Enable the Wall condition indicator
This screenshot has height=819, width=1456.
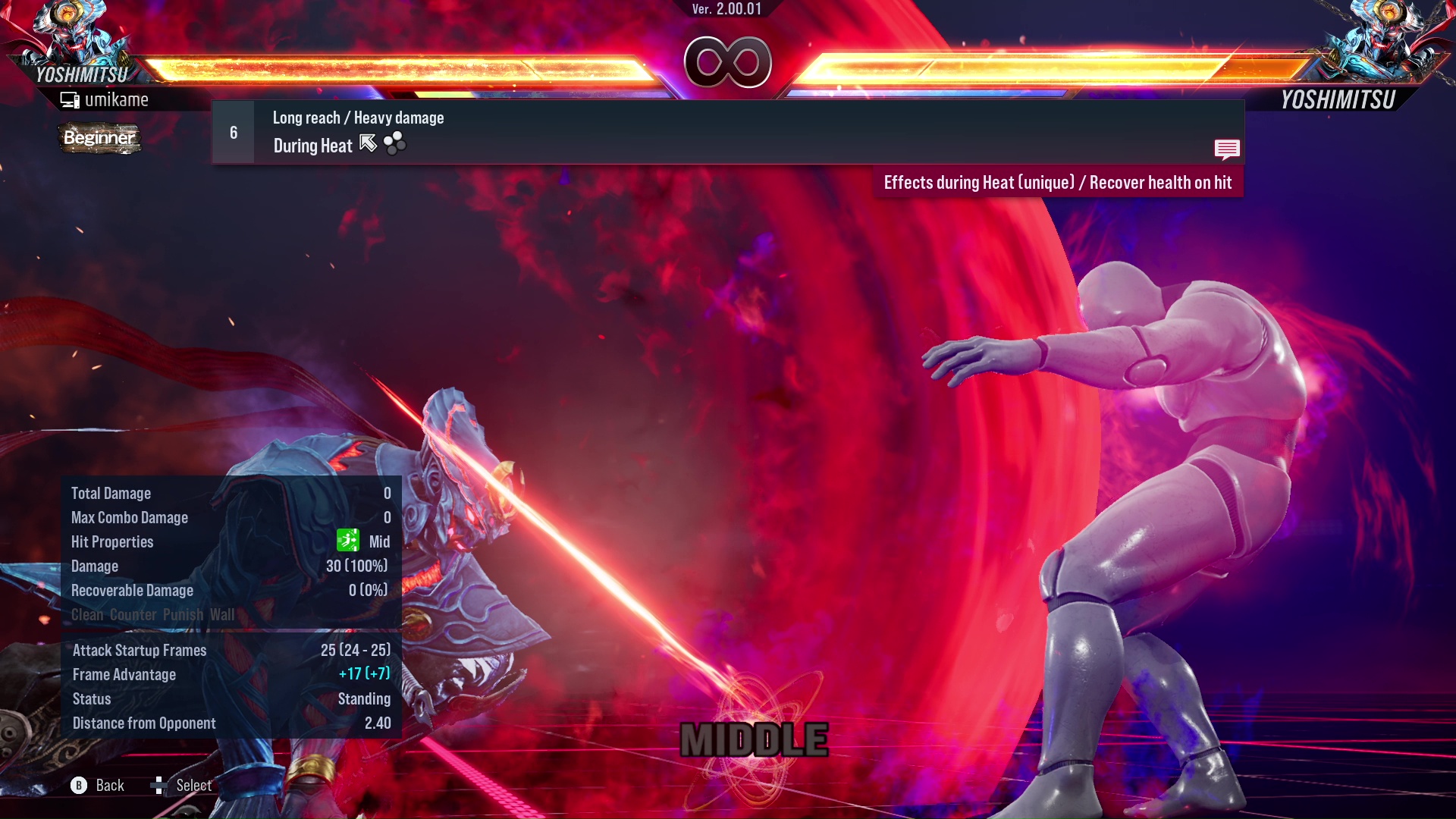click(221, 615)
